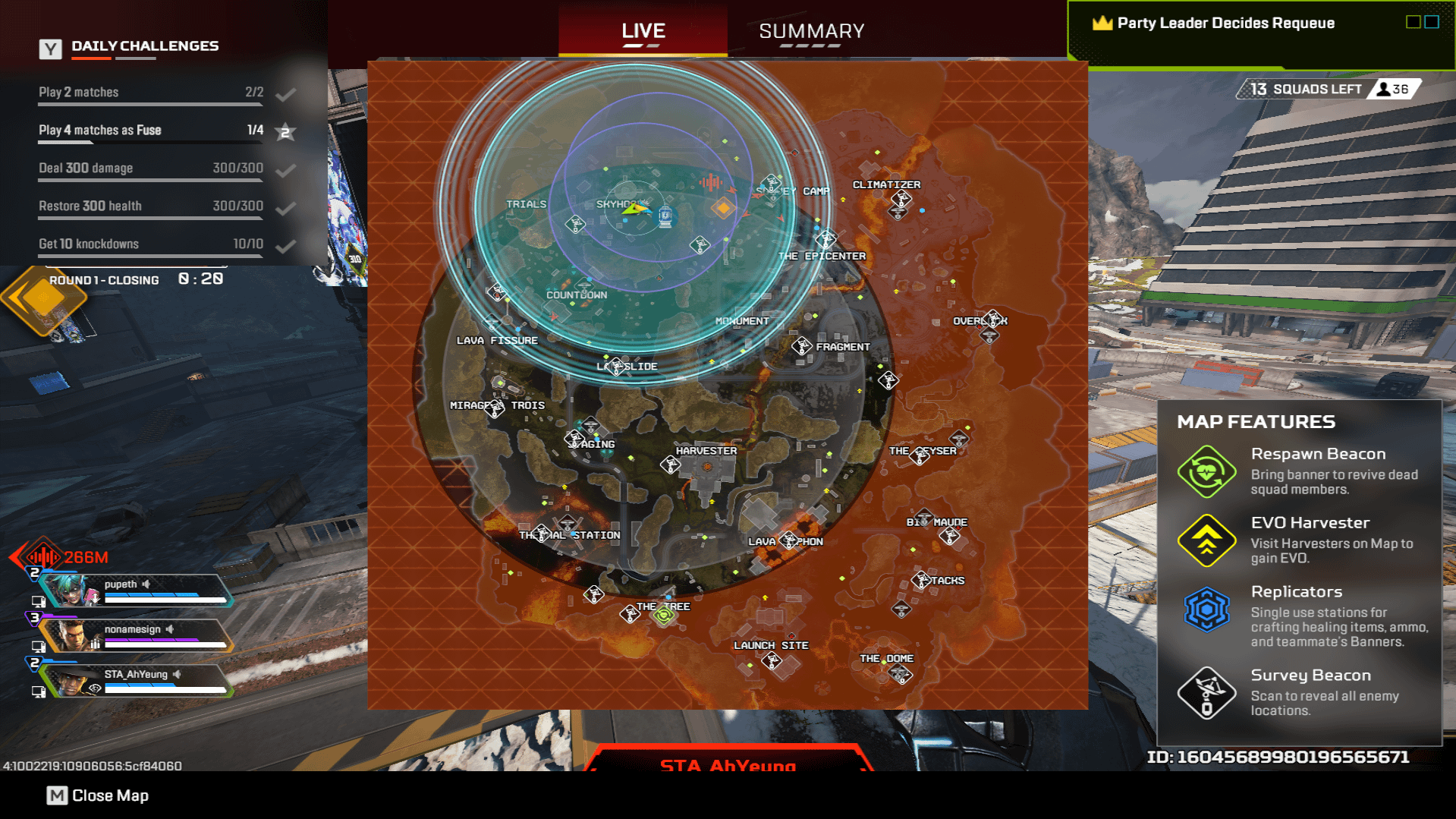The width and height of the screenshot is (1456, 819).
Task: Click the green respawn beacon at The Tree
Action: point(664,616)
